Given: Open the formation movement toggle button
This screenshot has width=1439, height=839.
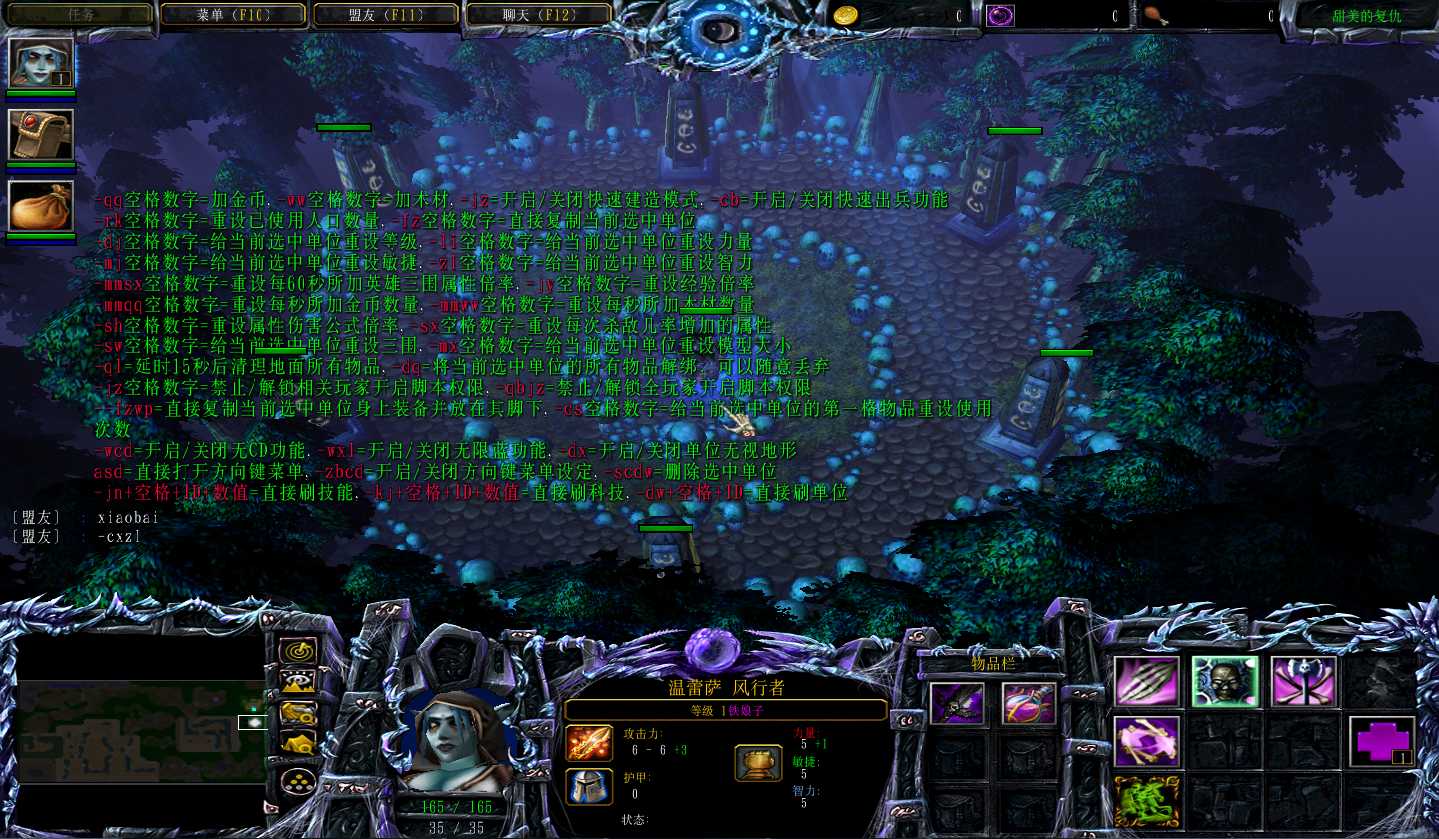Looking at the screenshot, I should click(x=297, y=780).
